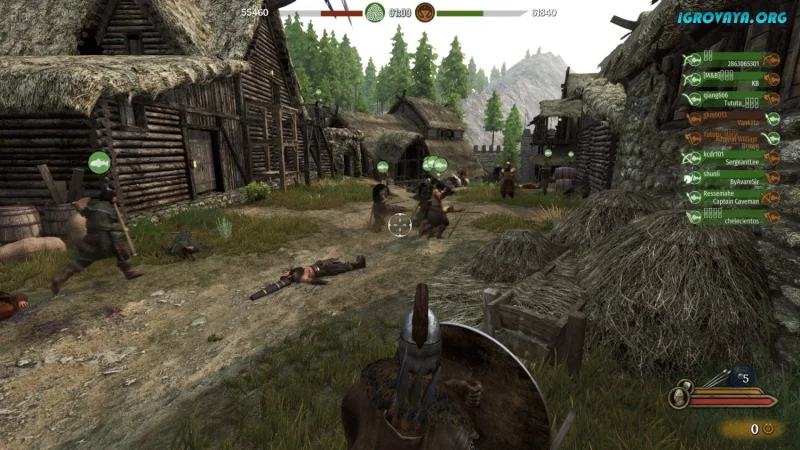Open the IGROVAYA.ORG watermark link
This screenshot has width=800, height=450.
coord(734,17)
